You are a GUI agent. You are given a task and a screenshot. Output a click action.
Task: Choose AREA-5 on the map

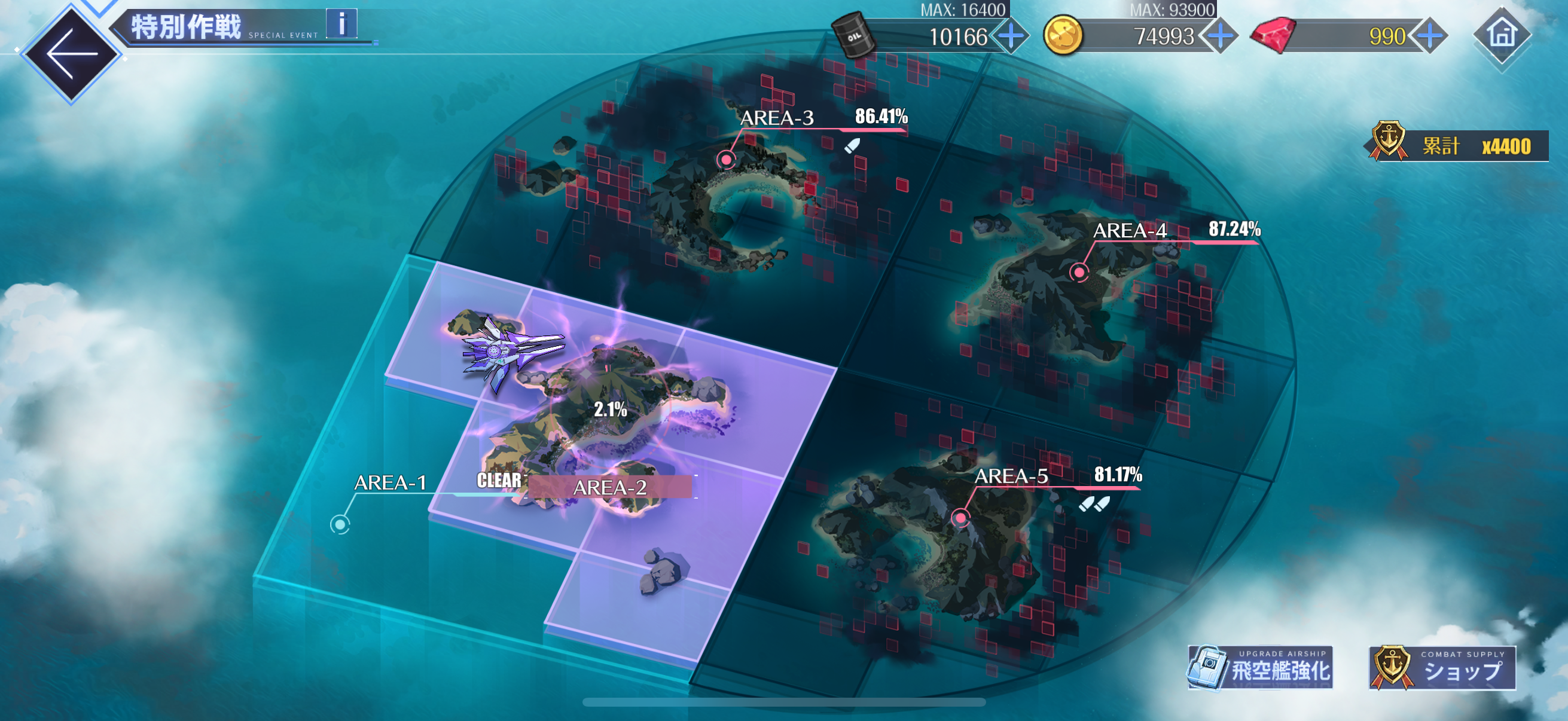pyautogui.click(x=960, y=518)
